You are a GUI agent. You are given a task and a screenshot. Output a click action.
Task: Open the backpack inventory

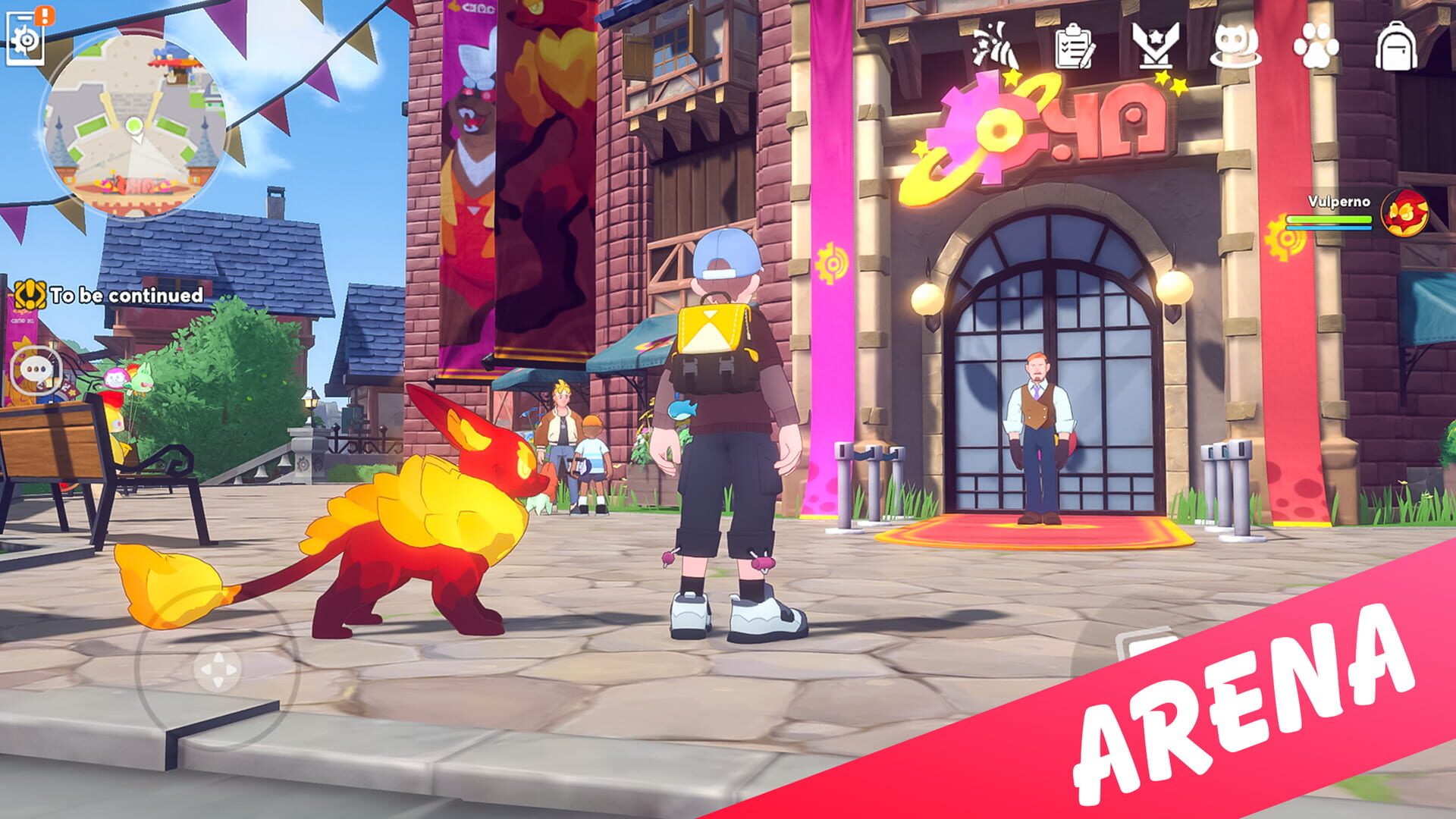pos(1395,49)
